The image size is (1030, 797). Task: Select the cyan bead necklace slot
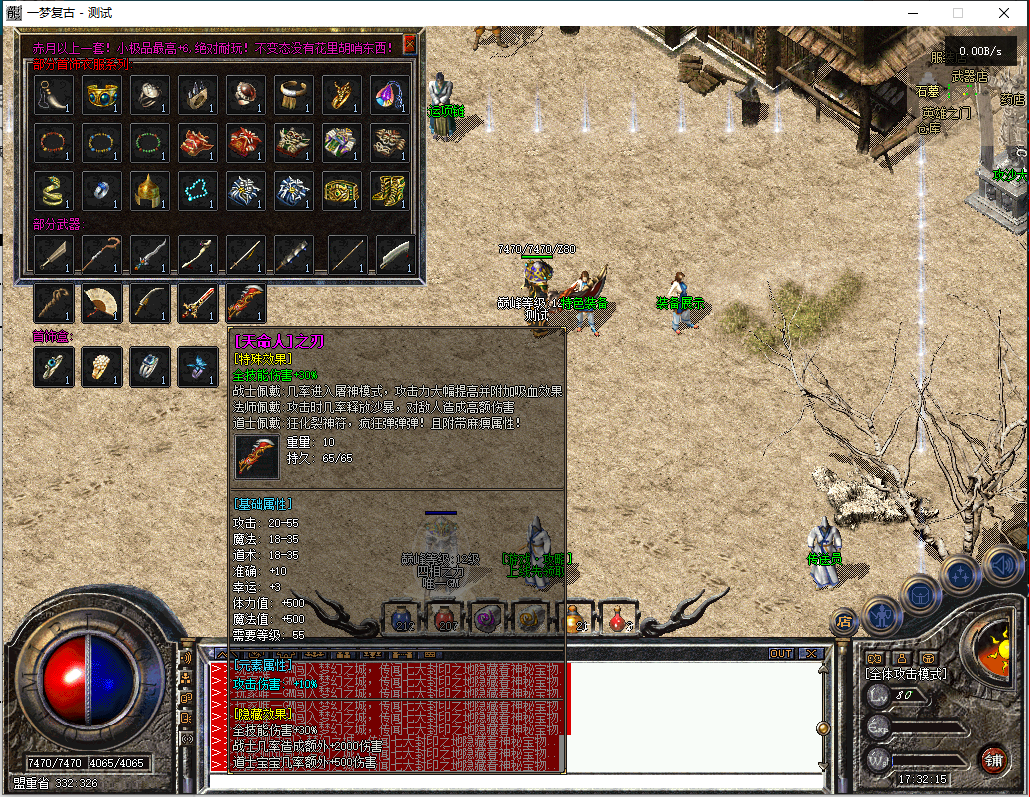click(x=198, y=190)
